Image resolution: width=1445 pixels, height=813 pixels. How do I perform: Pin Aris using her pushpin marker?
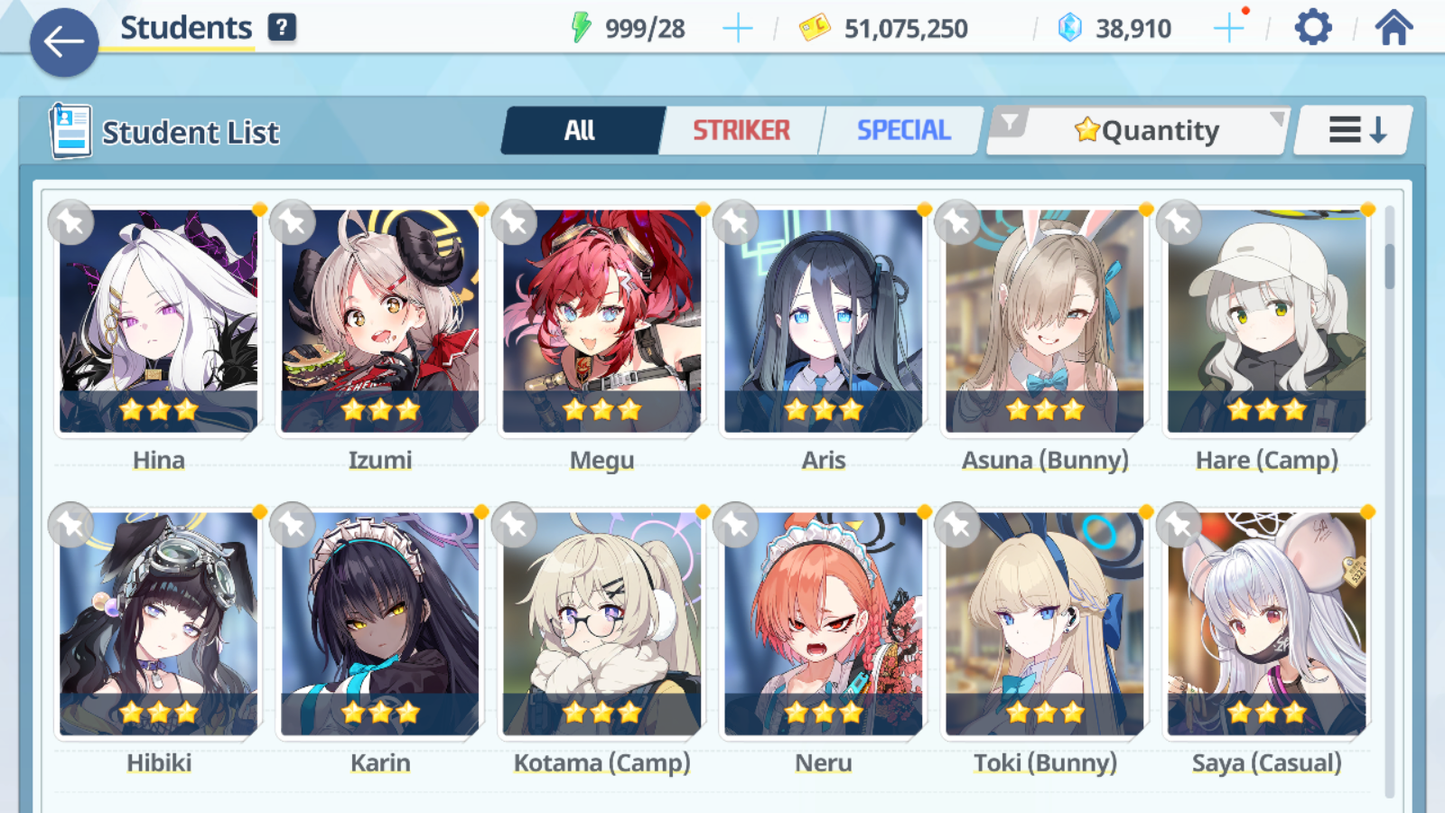735,223
